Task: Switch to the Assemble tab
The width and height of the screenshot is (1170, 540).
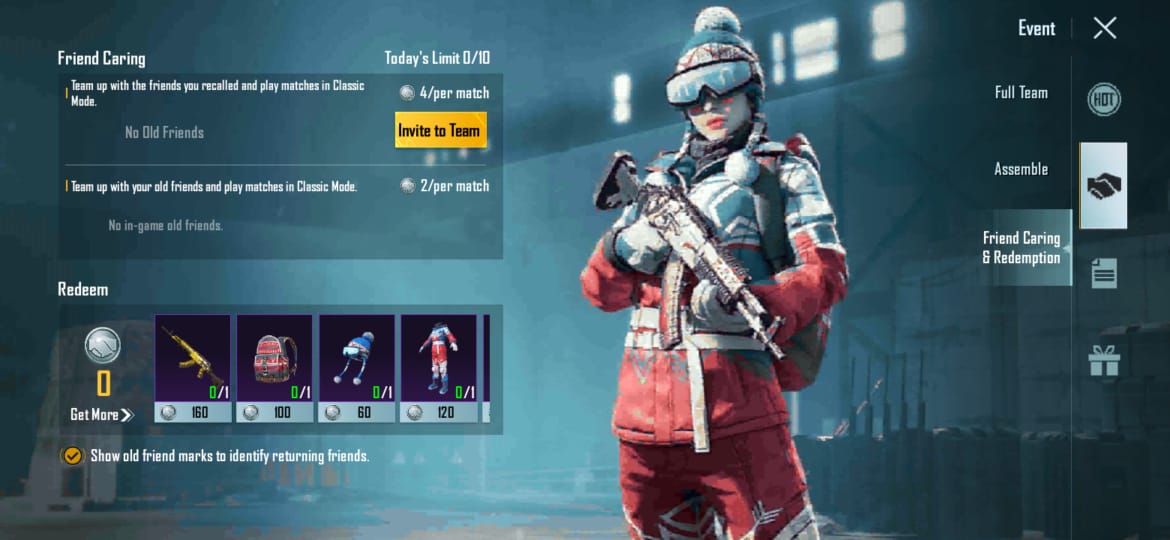Action: [1021, 169]
